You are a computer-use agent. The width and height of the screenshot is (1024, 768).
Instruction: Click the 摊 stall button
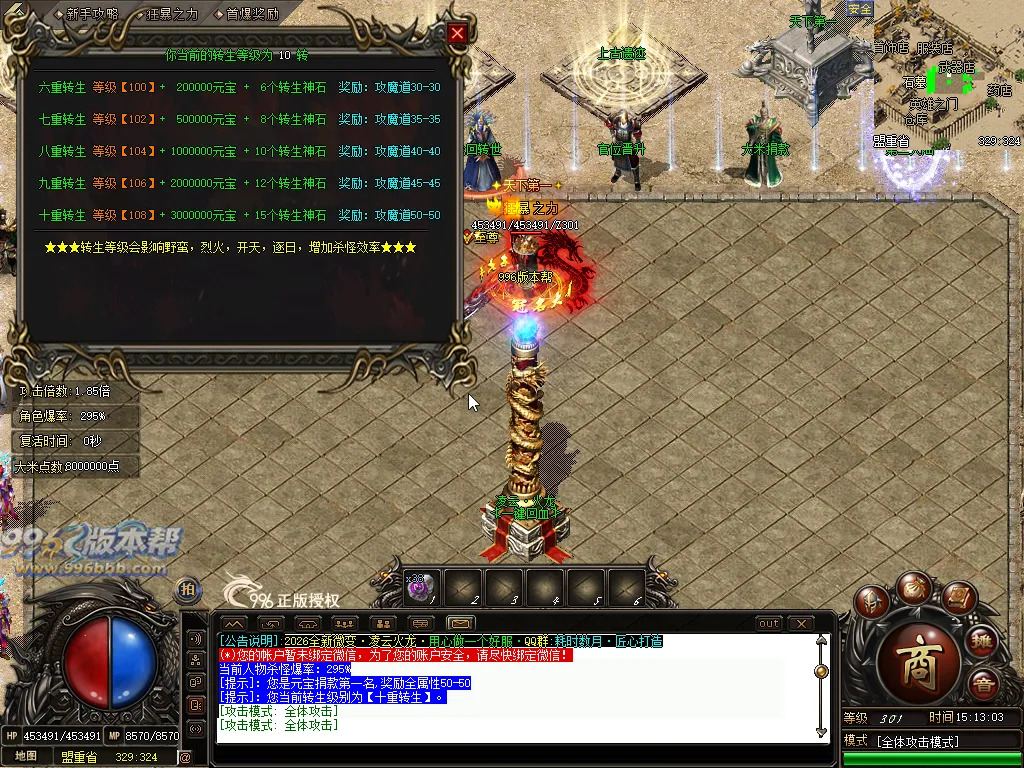point(982,641)
